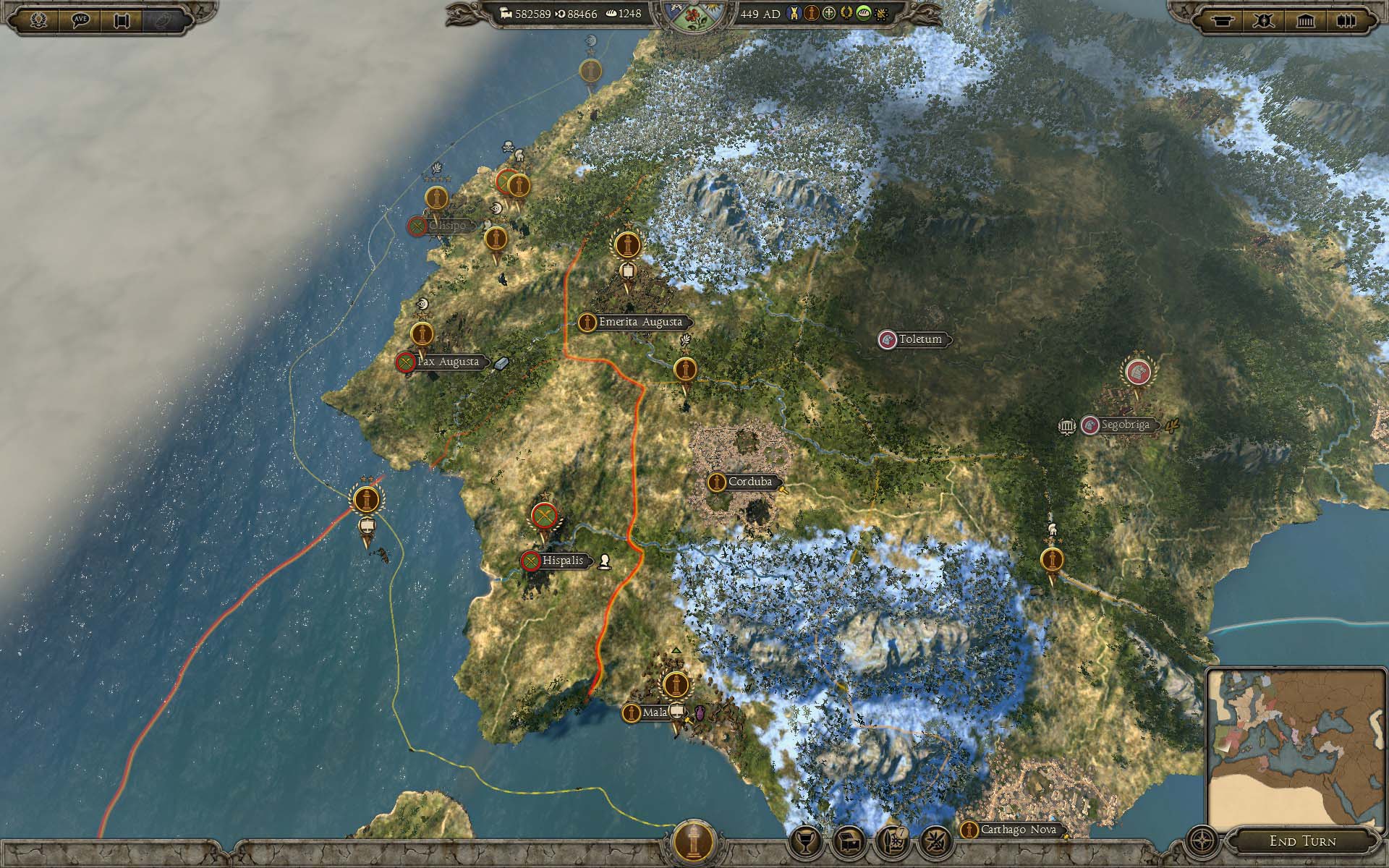Click the three-pillar icon in top-right bar
The height and width of the screenshot is (868, 1389).
click(x=1346, y=21)
